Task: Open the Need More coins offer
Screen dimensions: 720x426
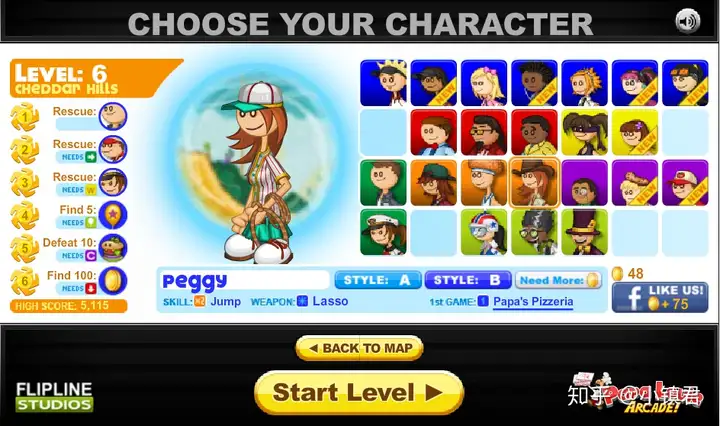Action: [x=559, y=281]
